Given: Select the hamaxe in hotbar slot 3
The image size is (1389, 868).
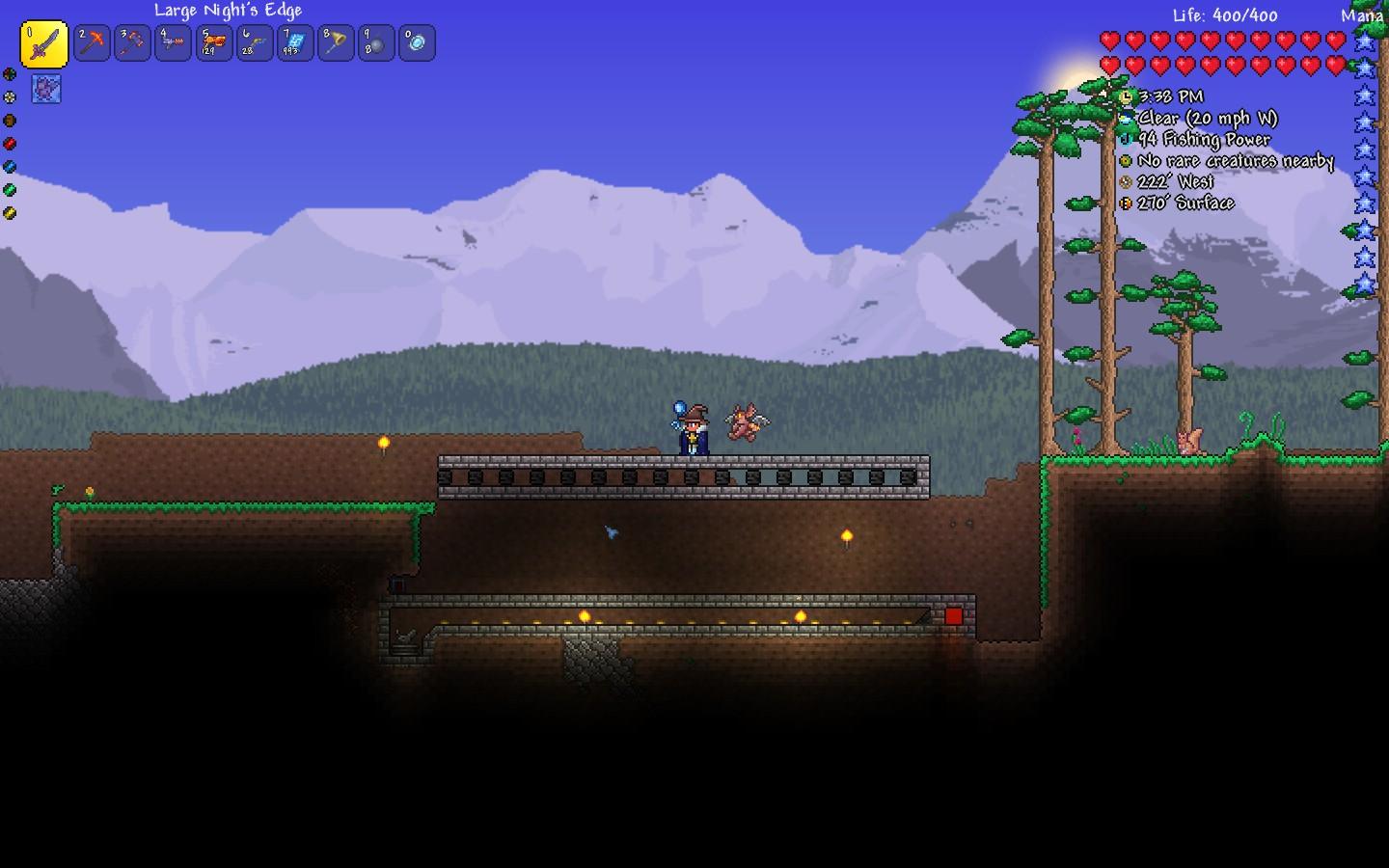Looking at the screenshot, I should [x=132, y=42].
